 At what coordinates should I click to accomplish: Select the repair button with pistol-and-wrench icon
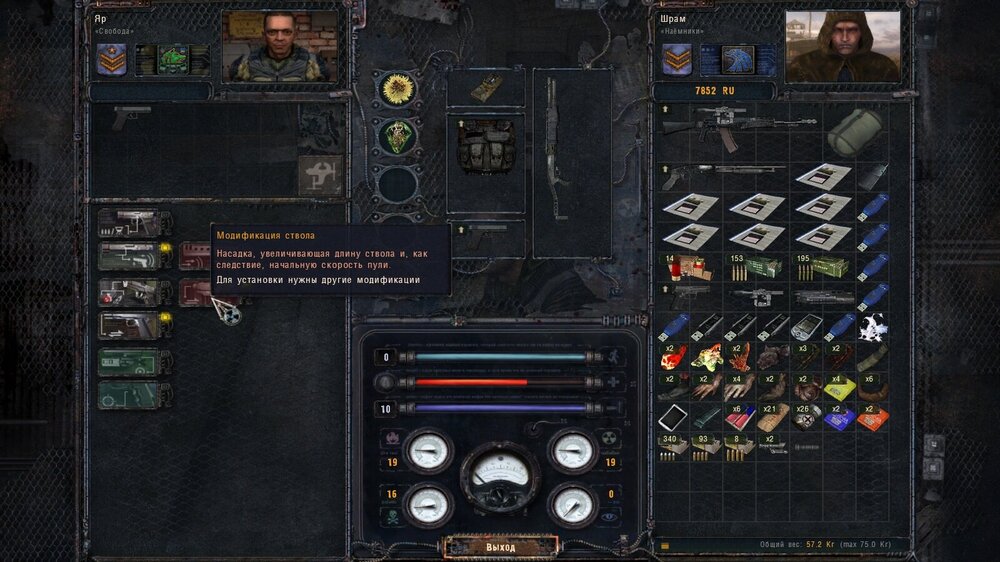click(x=320, y=174)
